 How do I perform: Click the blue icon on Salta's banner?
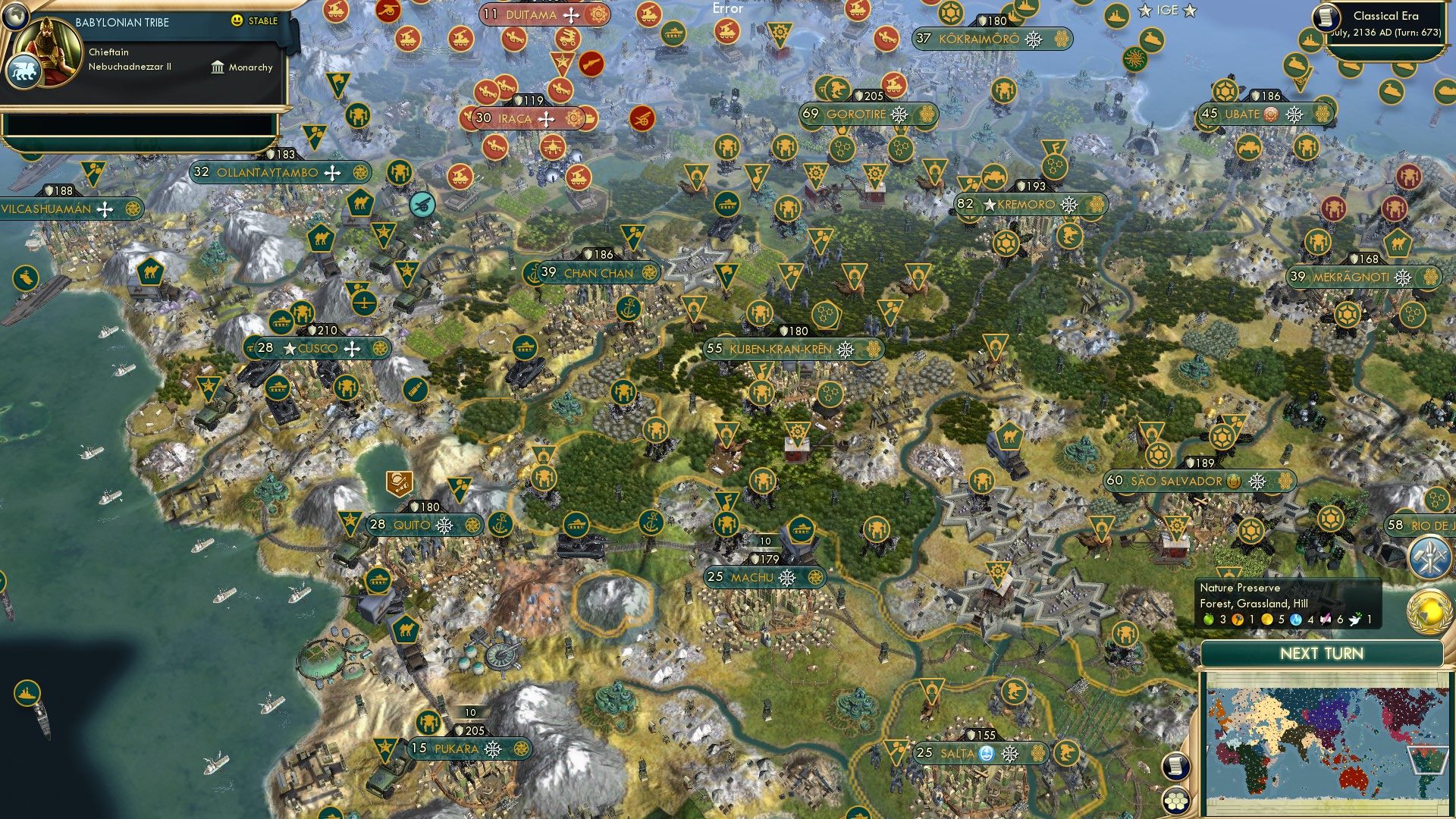(x=987, y=754)
